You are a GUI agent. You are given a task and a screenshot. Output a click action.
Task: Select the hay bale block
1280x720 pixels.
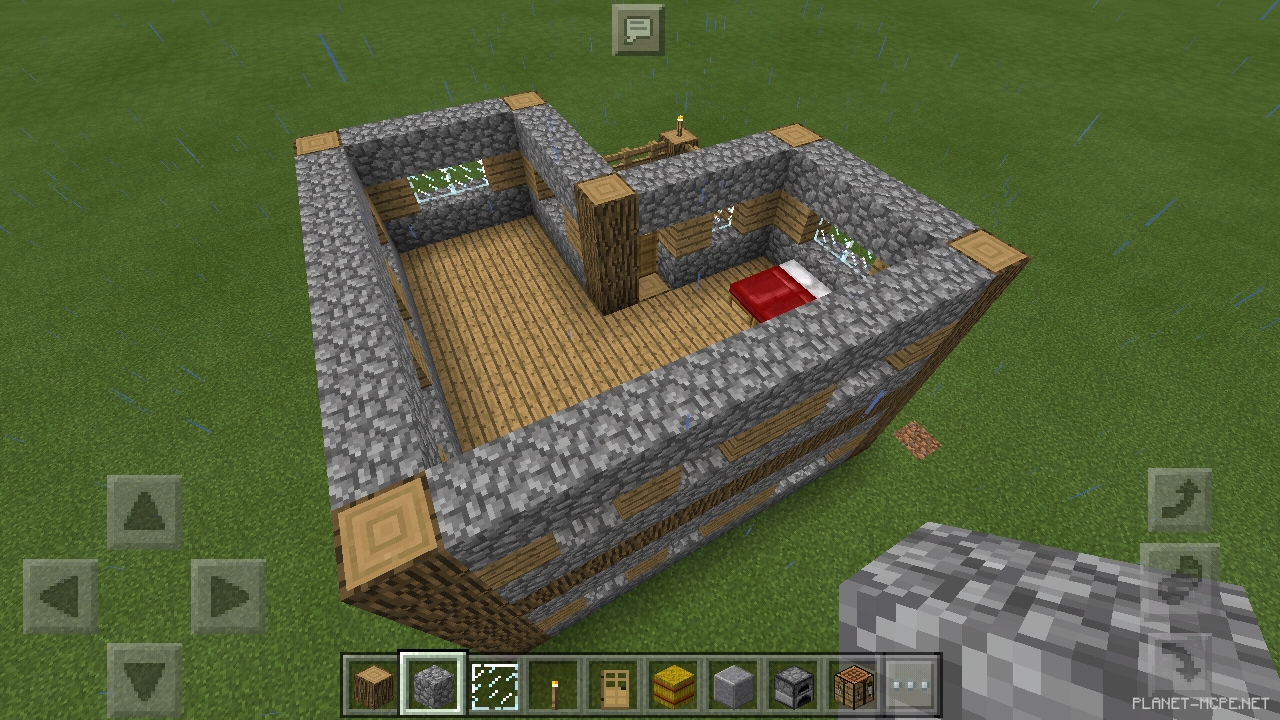(672, 685)
